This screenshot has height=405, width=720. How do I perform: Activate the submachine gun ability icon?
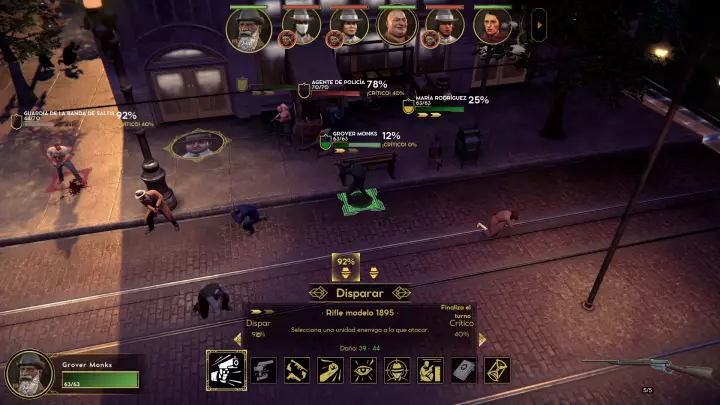pos(295,370)
